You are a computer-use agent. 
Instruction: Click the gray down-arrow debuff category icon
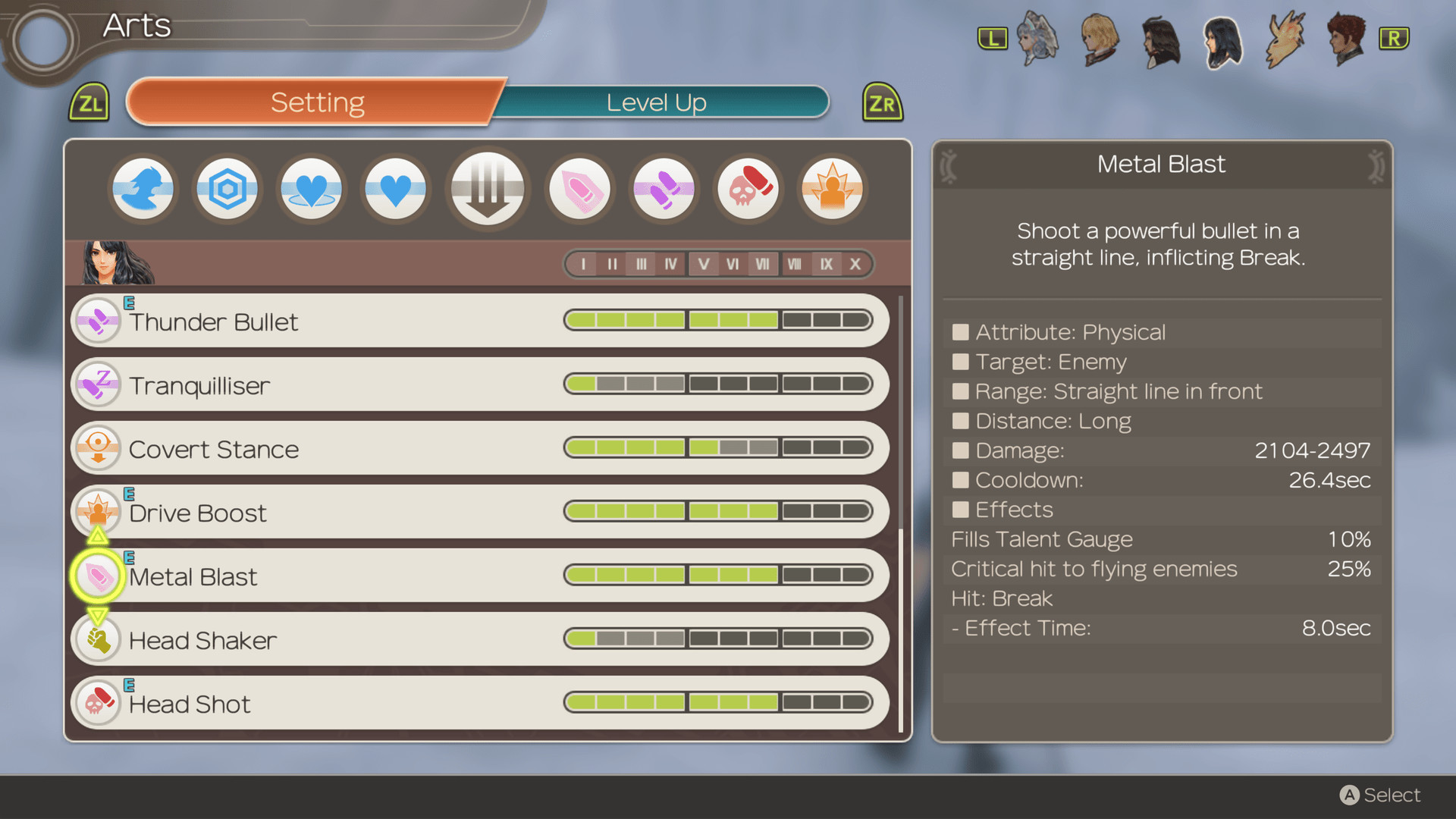[488, 189]
